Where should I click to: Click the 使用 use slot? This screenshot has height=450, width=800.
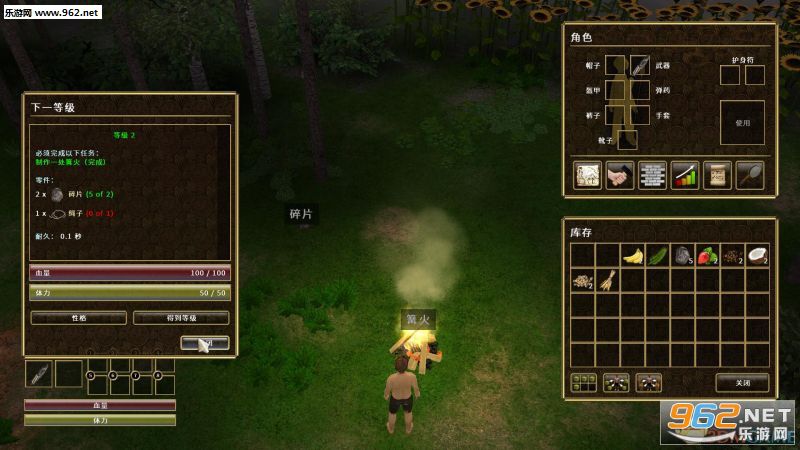tap(742, 122)
